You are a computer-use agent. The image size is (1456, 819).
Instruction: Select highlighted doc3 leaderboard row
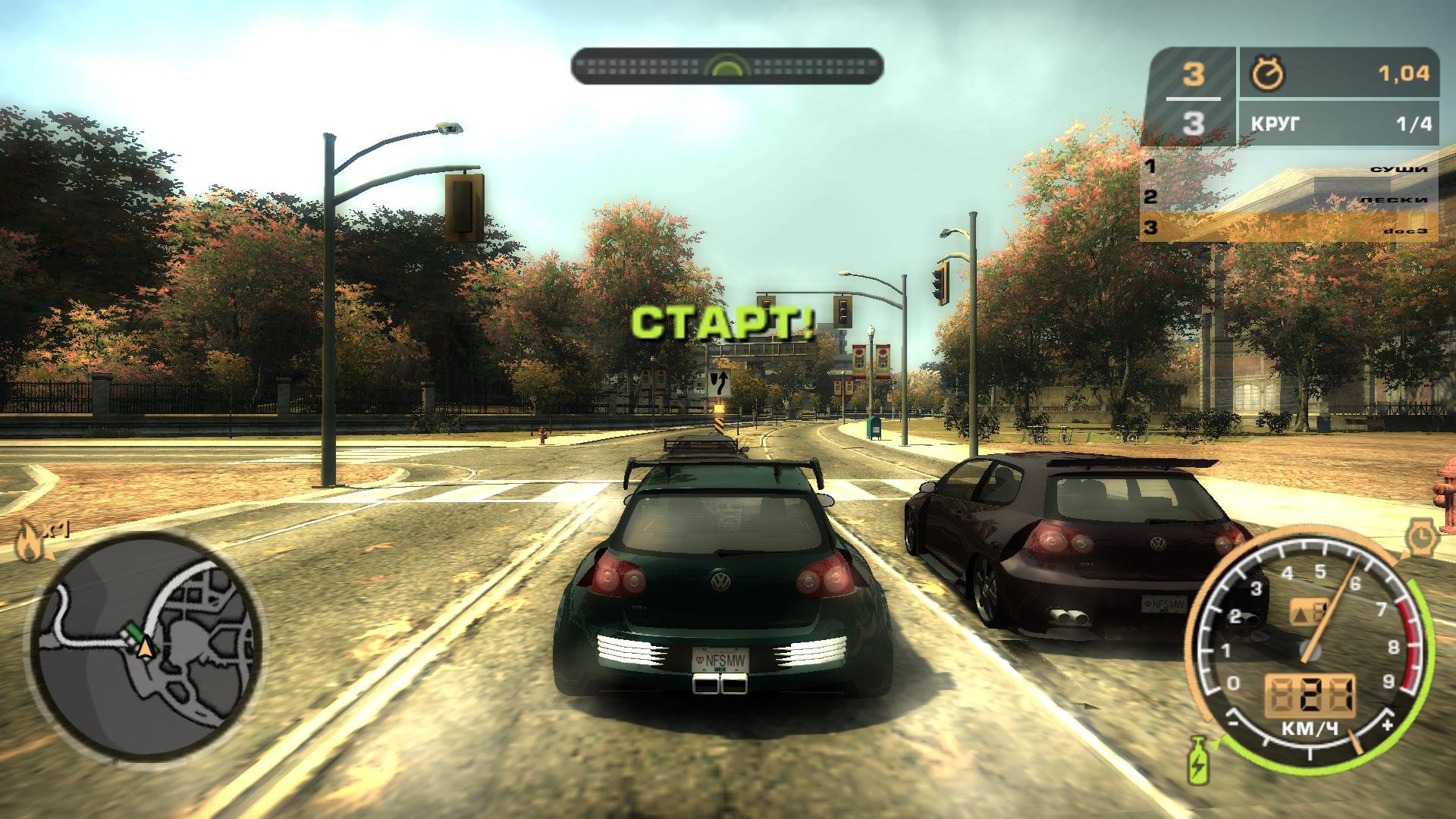[1289, 227]
